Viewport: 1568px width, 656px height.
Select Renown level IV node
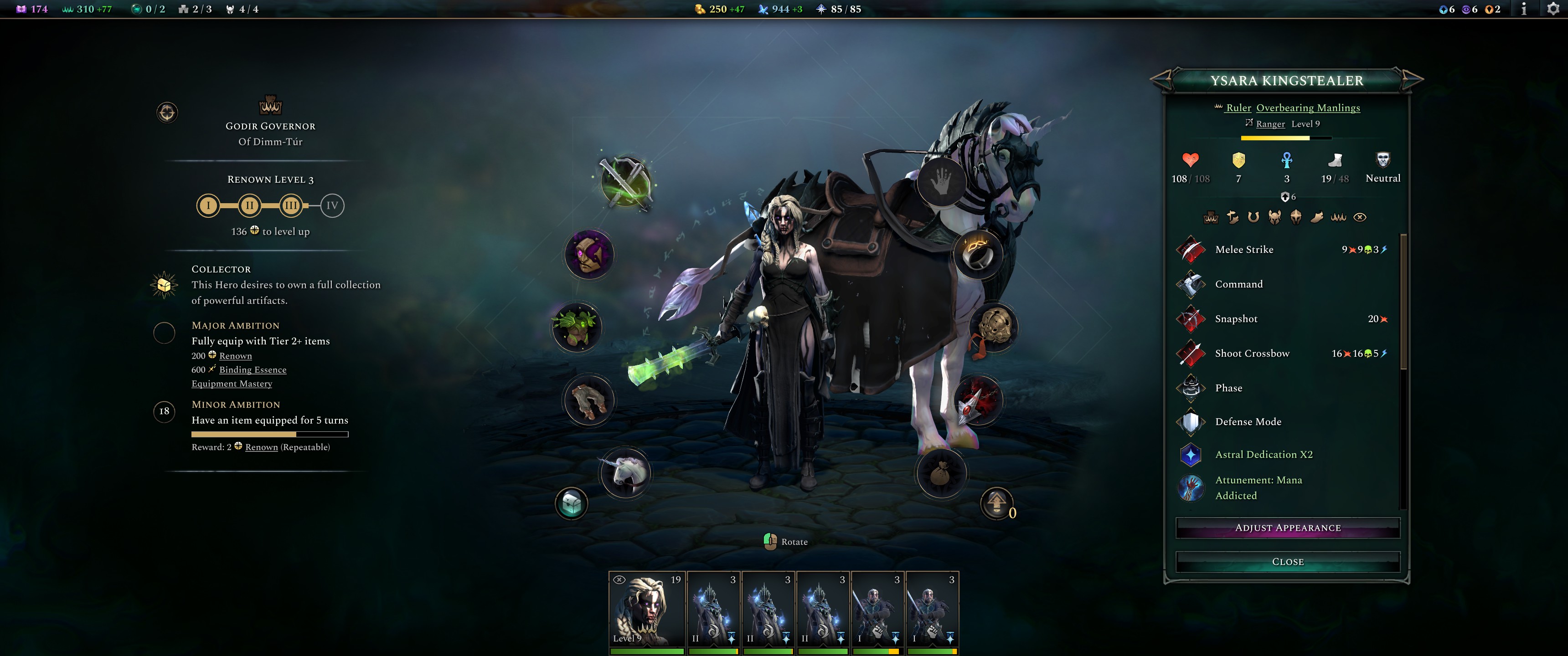(x=332, y=206)
